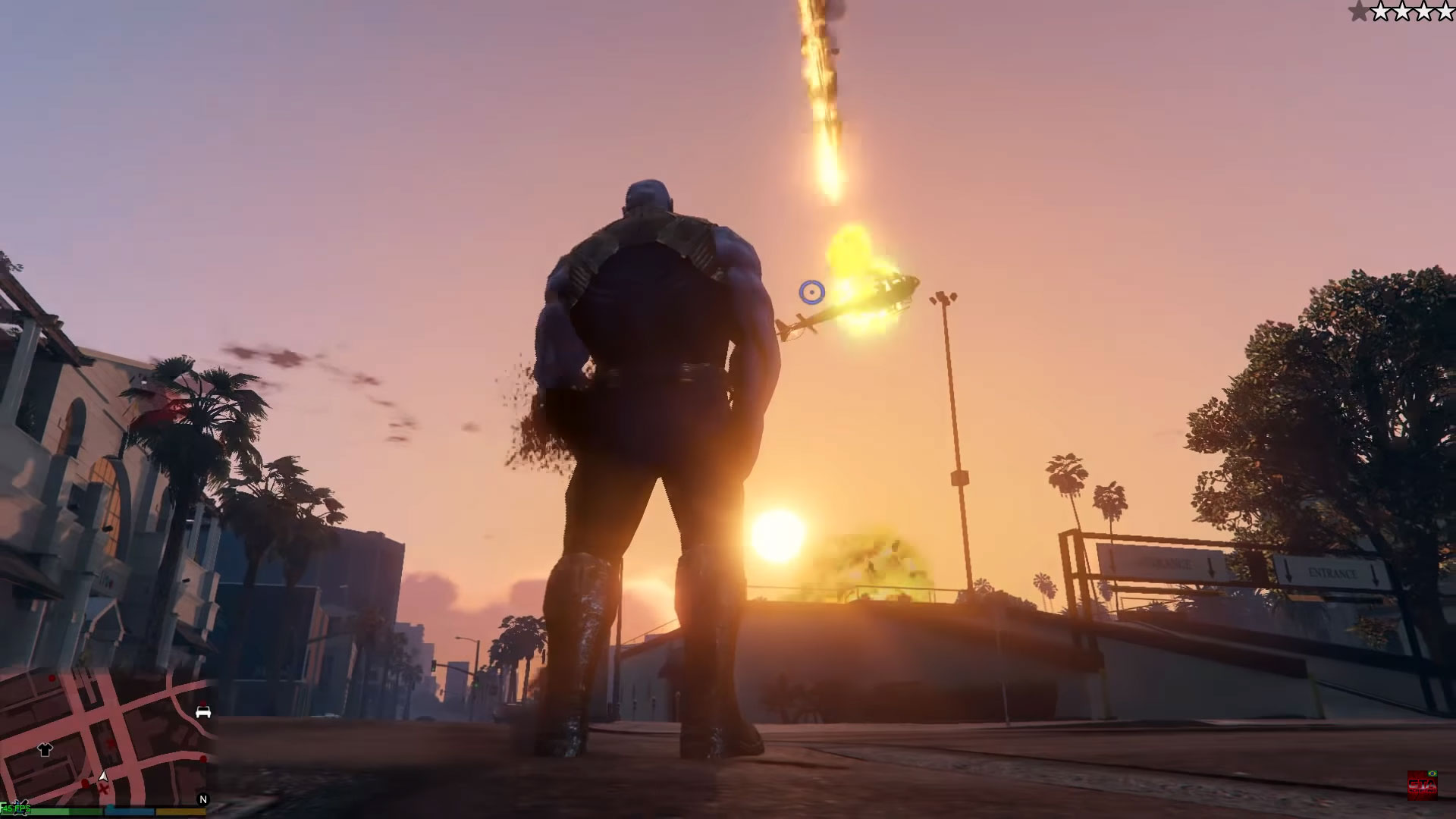Toggle the first filled wanted star

pos(1358,11)
